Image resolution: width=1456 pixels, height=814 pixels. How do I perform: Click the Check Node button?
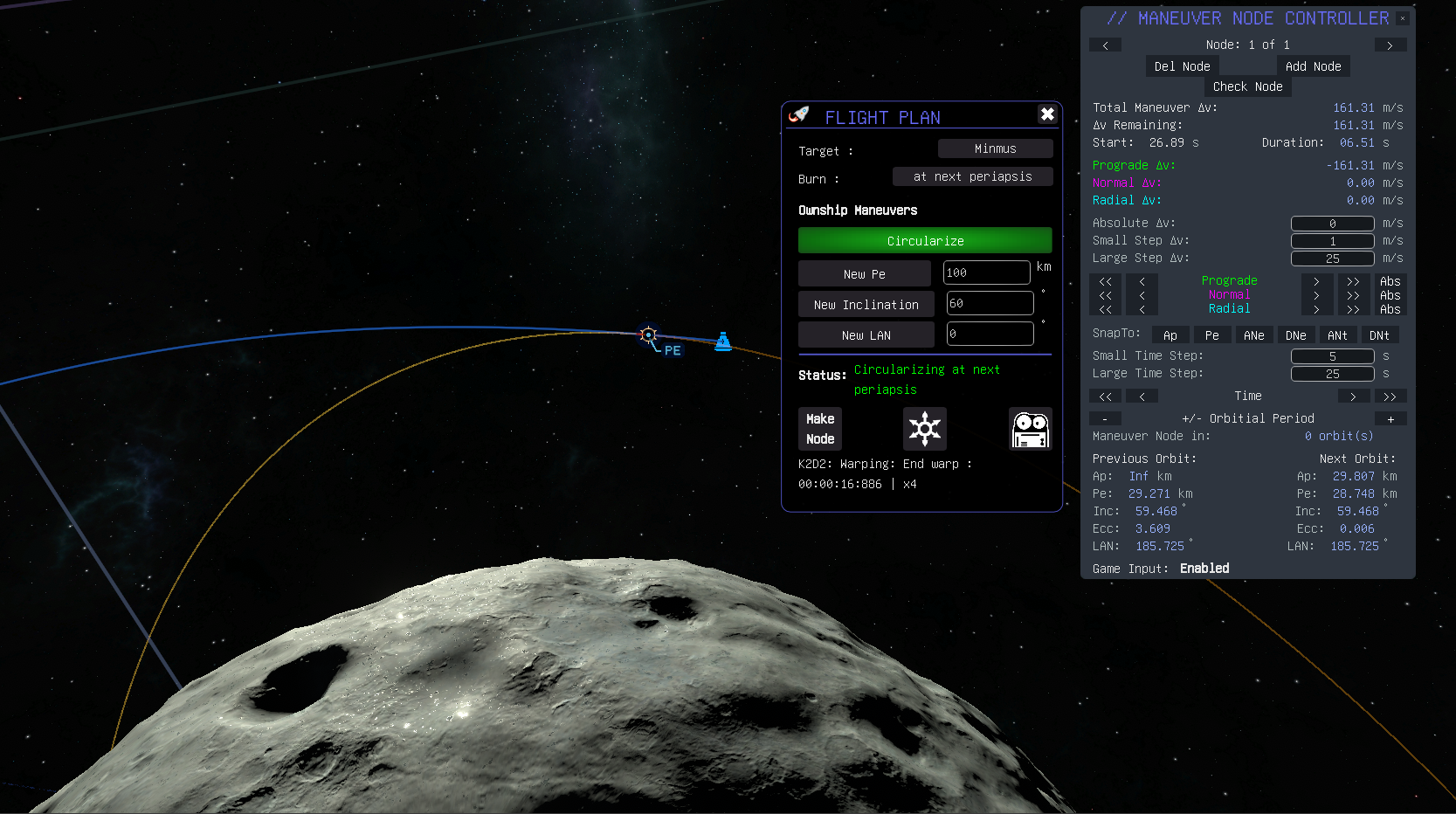click(x=1247, y=86)
